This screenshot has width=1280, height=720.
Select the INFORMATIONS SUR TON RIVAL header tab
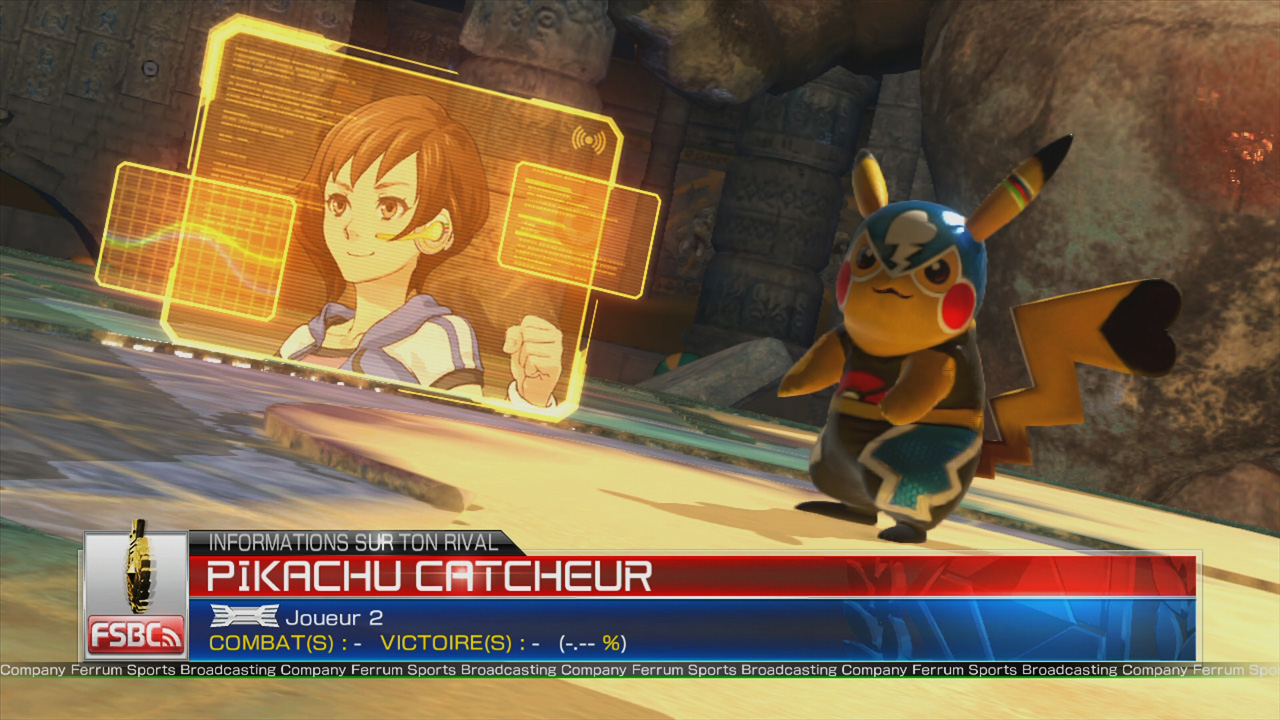355,542
